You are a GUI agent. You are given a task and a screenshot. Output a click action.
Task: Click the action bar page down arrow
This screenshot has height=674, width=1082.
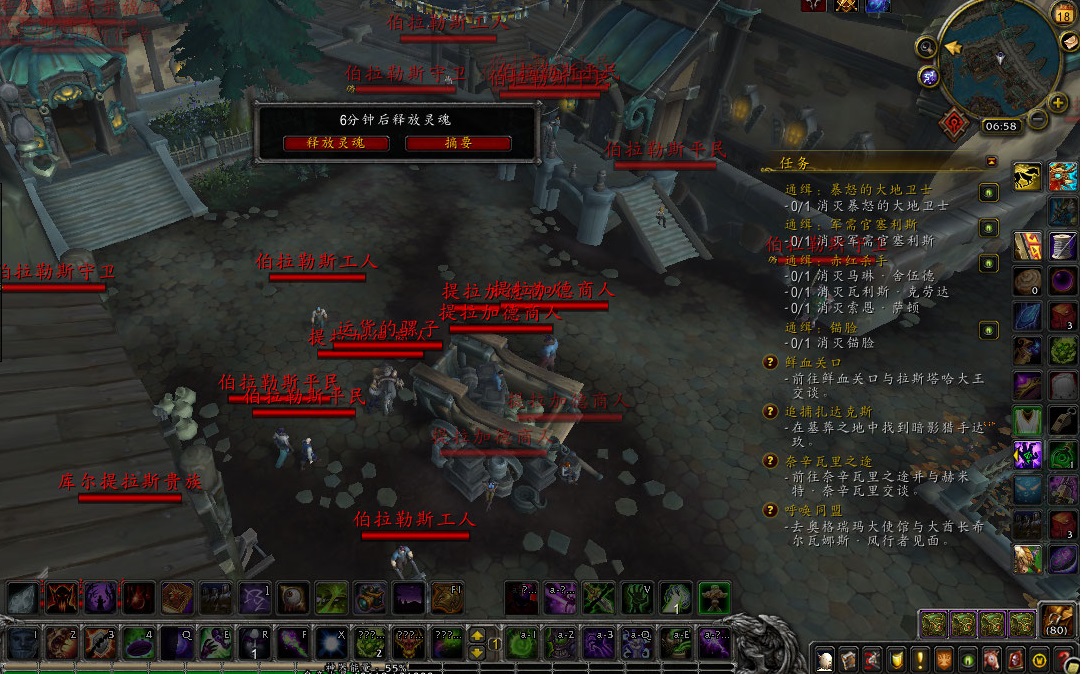coord(478,652)
